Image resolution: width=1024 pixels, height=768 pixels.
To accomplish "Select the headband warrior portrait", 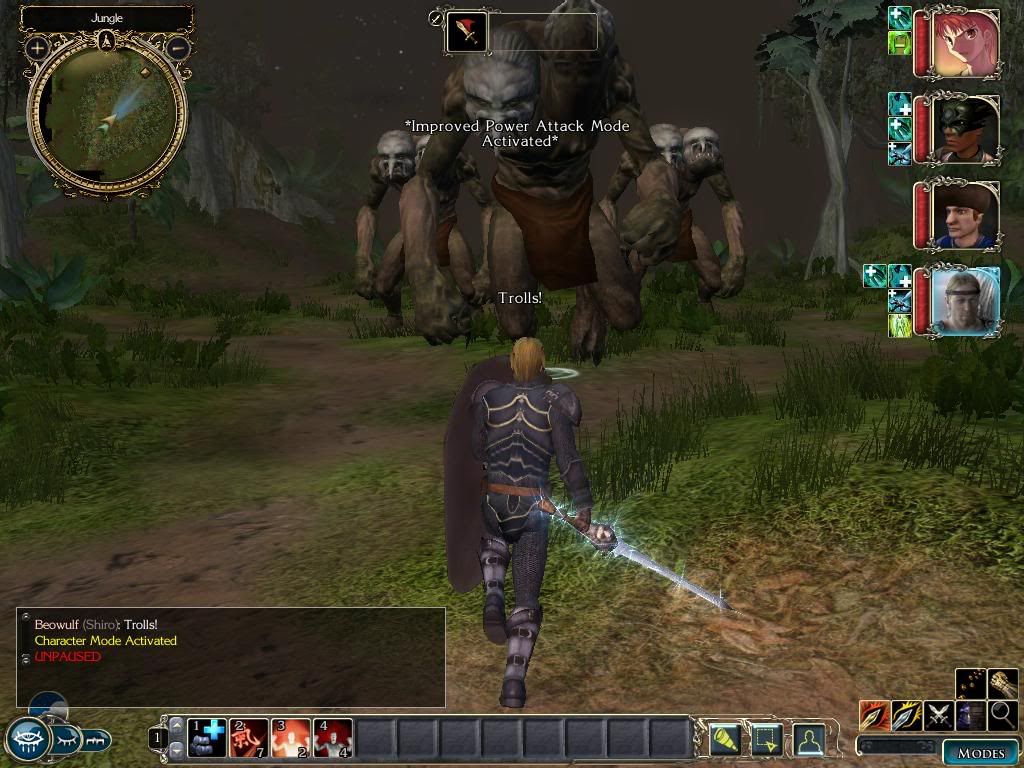I will [964, 301].
